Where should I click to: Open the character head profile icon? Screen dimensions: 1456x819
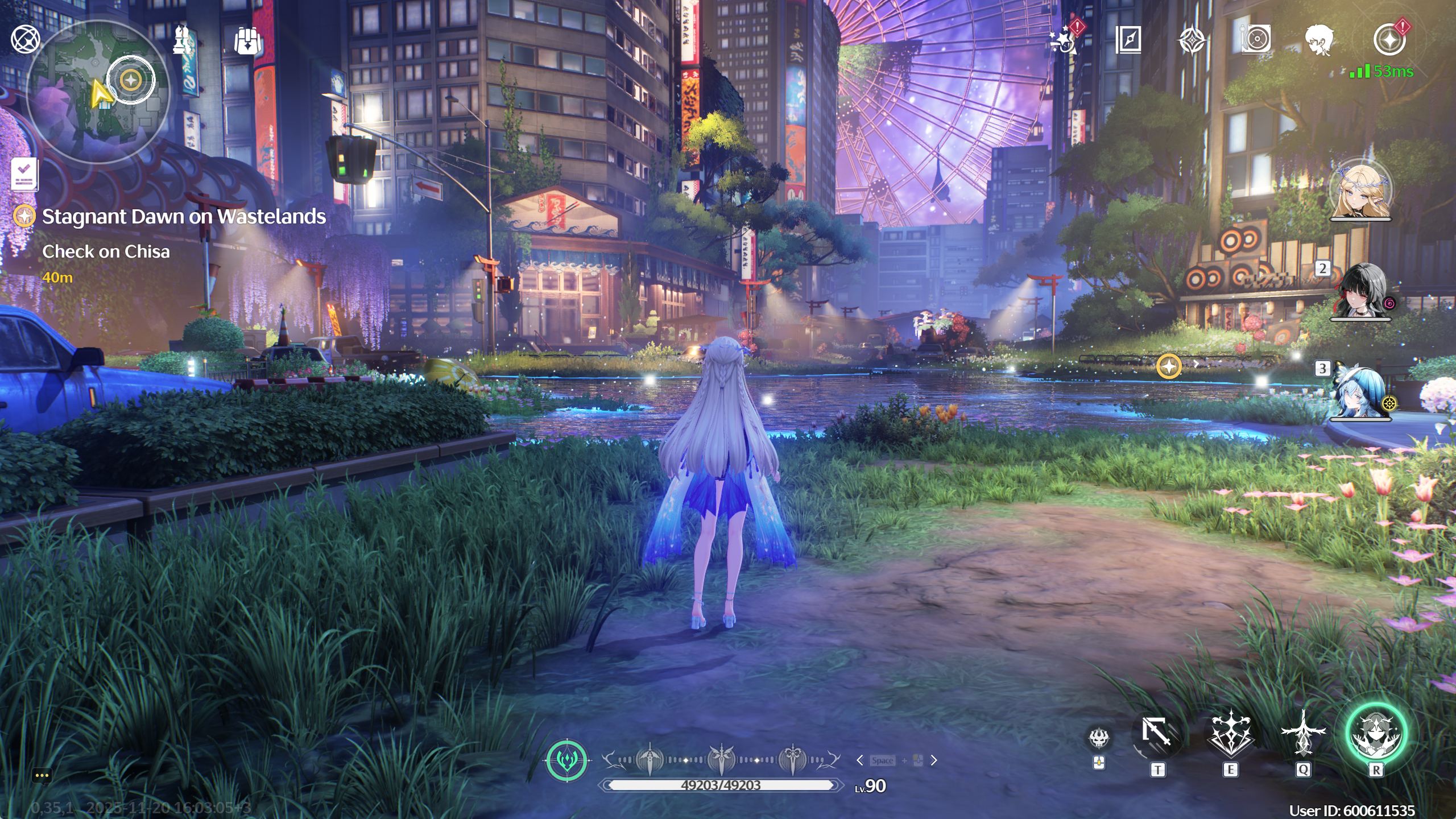[1319, 40]
